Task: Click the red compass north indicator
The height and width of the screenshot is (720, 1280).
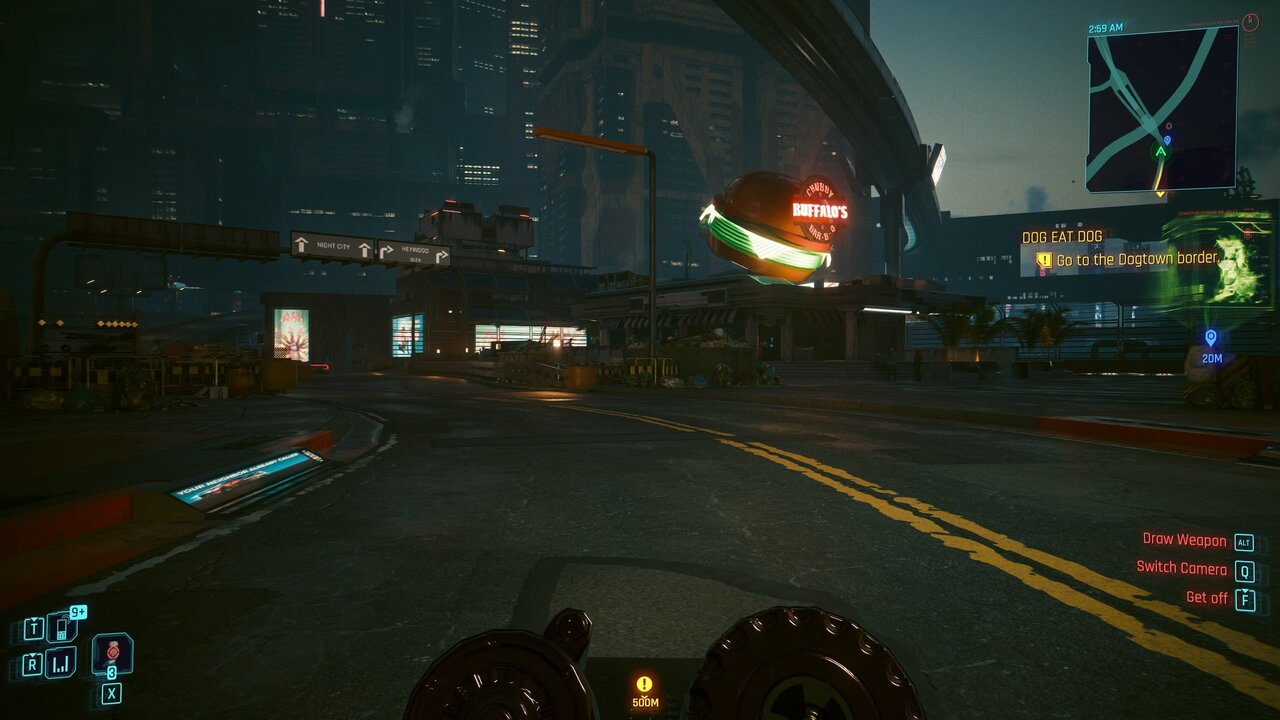Action: click(1250, 22)
